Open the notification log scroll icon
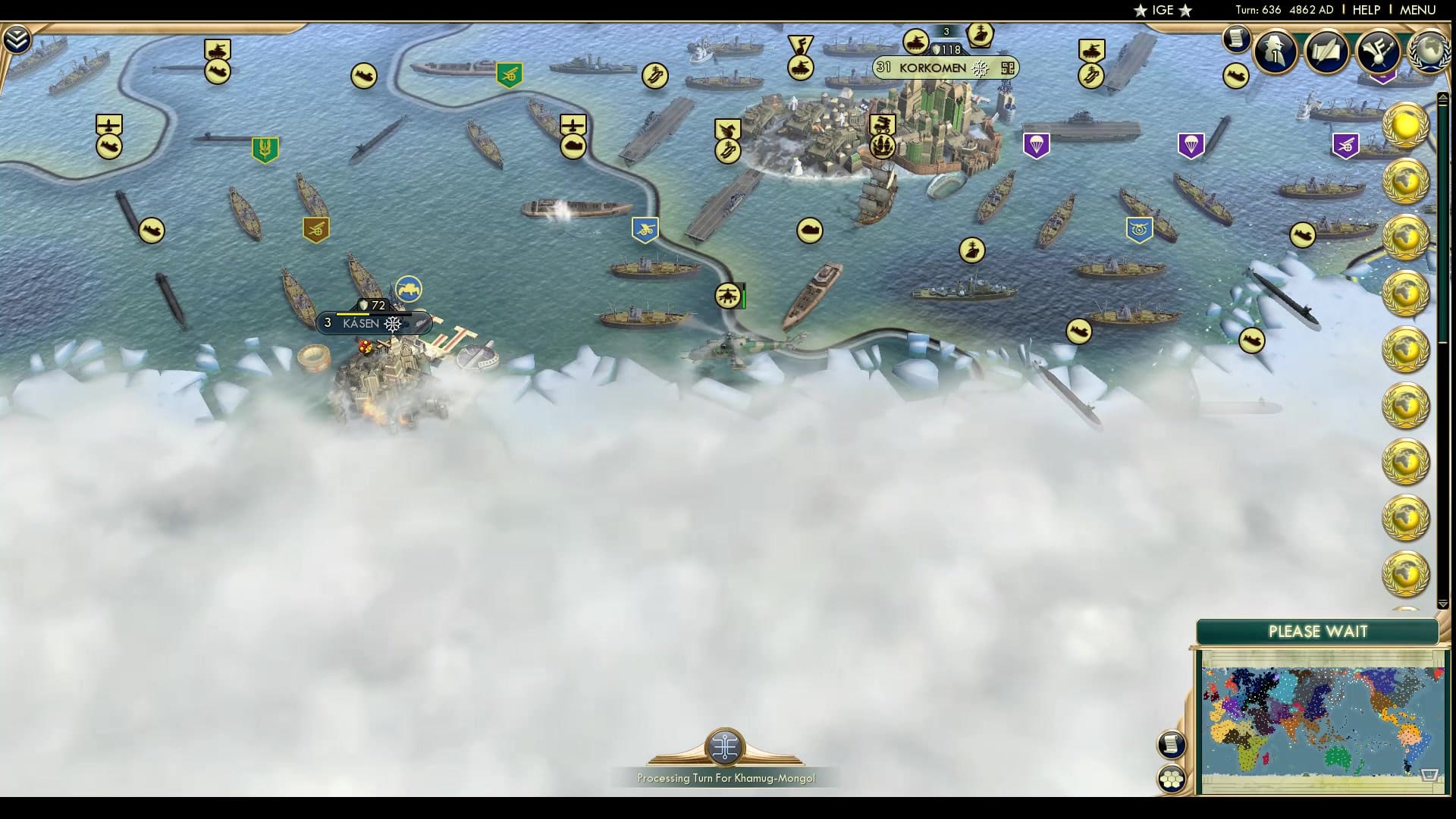The width and height of the screenshot is (1456, 819). point(1236,39)
